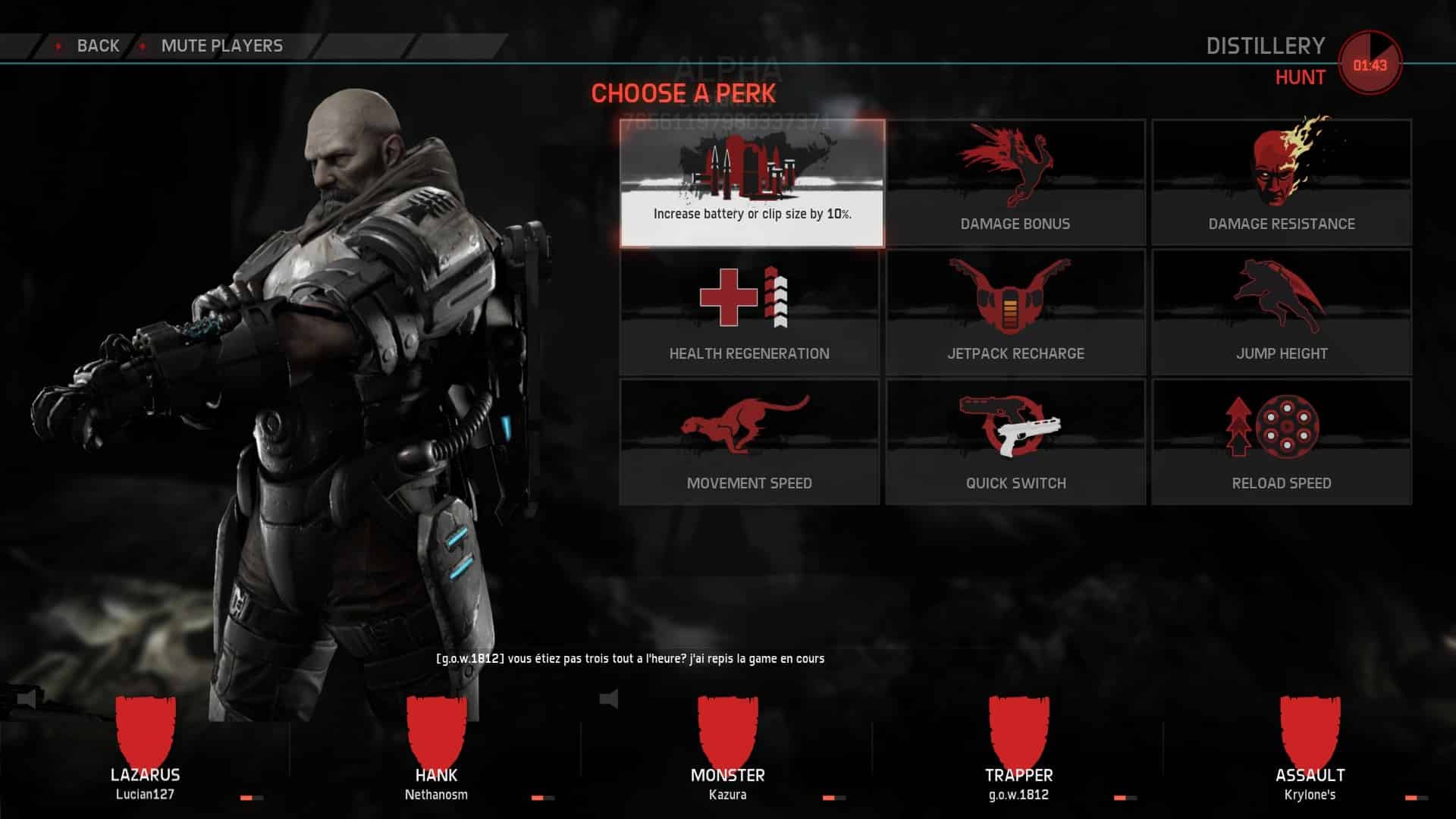The image size is (1456, 819).
Task: Choose the Damage Bonus perk
Action: pyautogui.click(x=1015, y=183)
